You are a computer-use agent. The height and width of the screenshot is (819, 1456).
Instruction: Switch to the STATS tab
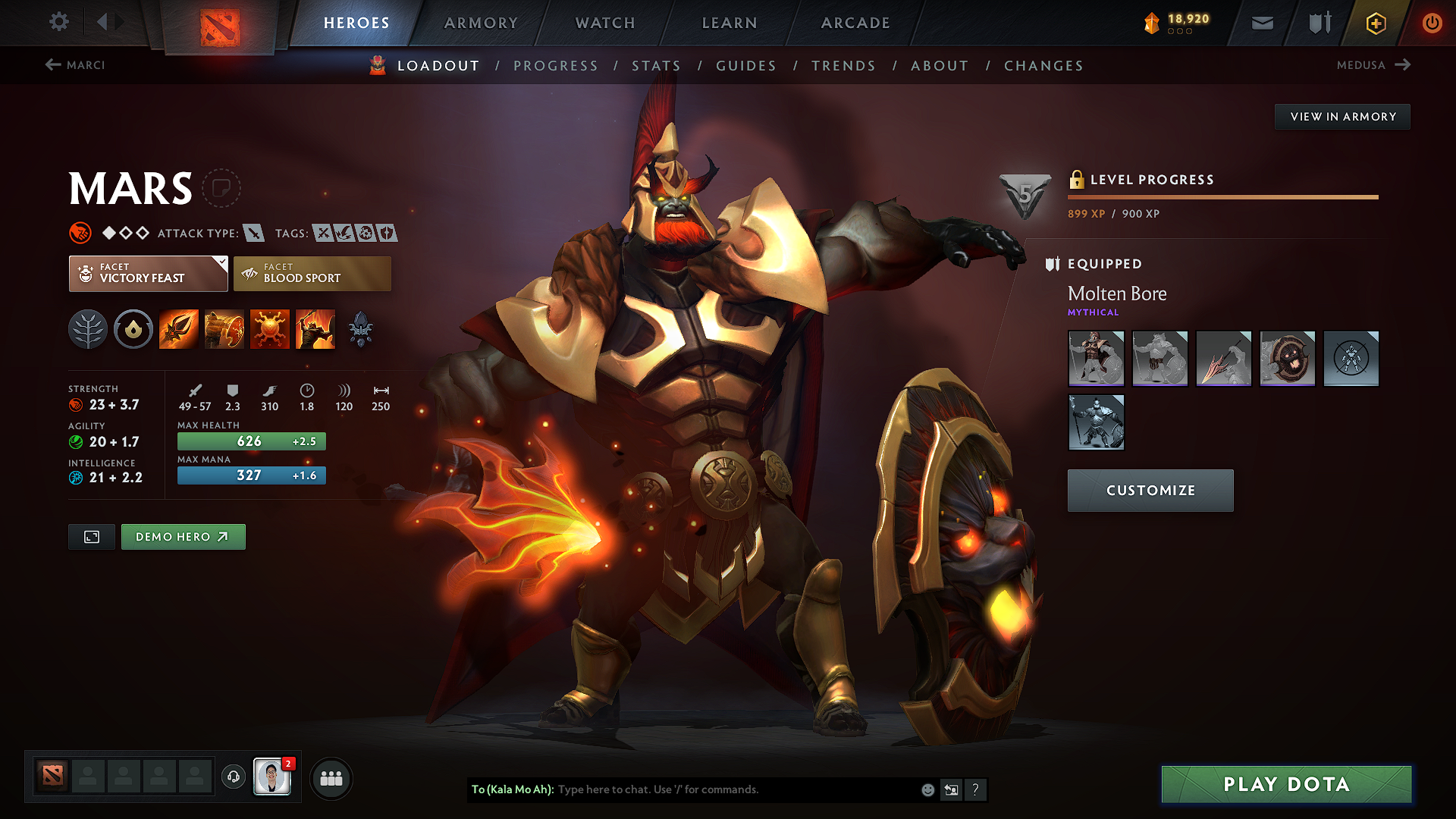point(657,66)
